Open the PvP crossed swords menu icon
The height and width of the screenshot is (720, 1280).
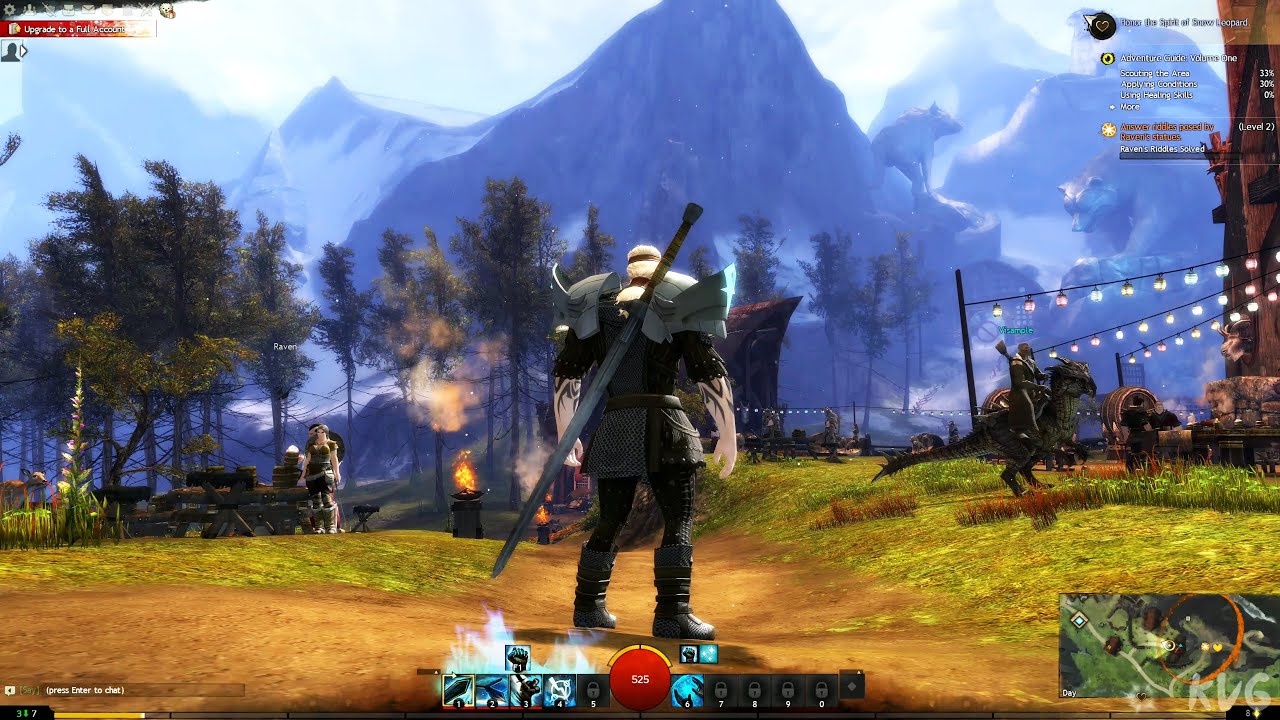pos(146,10)
